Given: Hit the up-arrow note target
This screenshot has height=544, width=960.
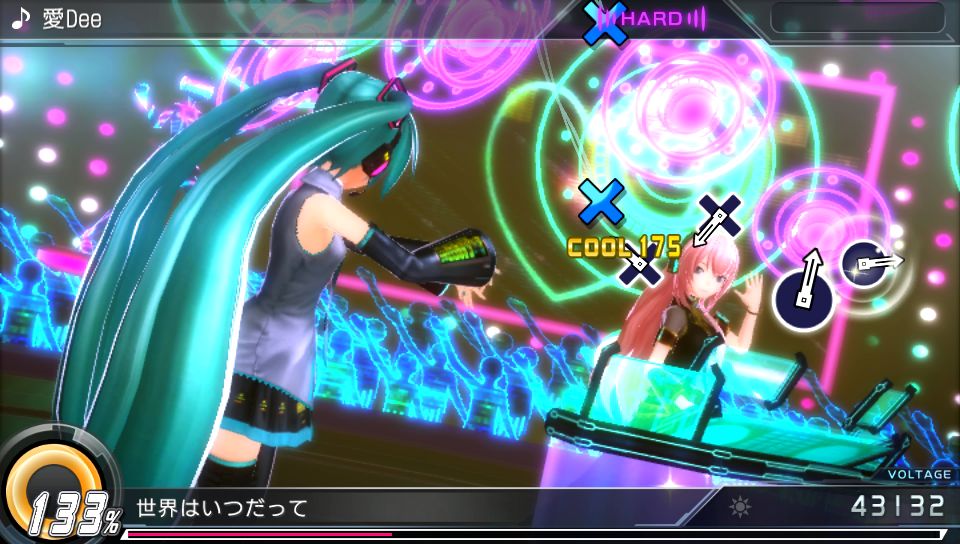Looking at the screenshot, I should [804, 290].
